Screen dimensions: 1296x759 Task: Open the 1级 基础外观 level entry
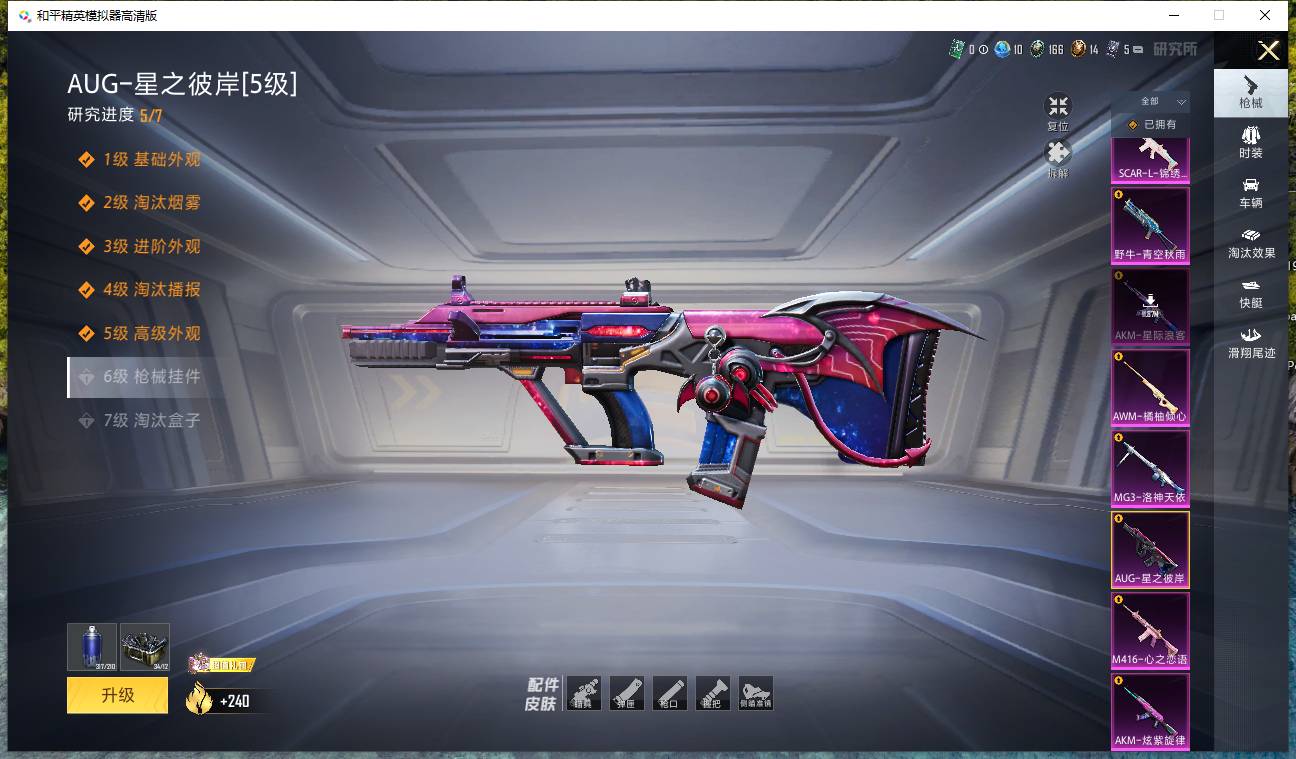(x=151, y=159)
